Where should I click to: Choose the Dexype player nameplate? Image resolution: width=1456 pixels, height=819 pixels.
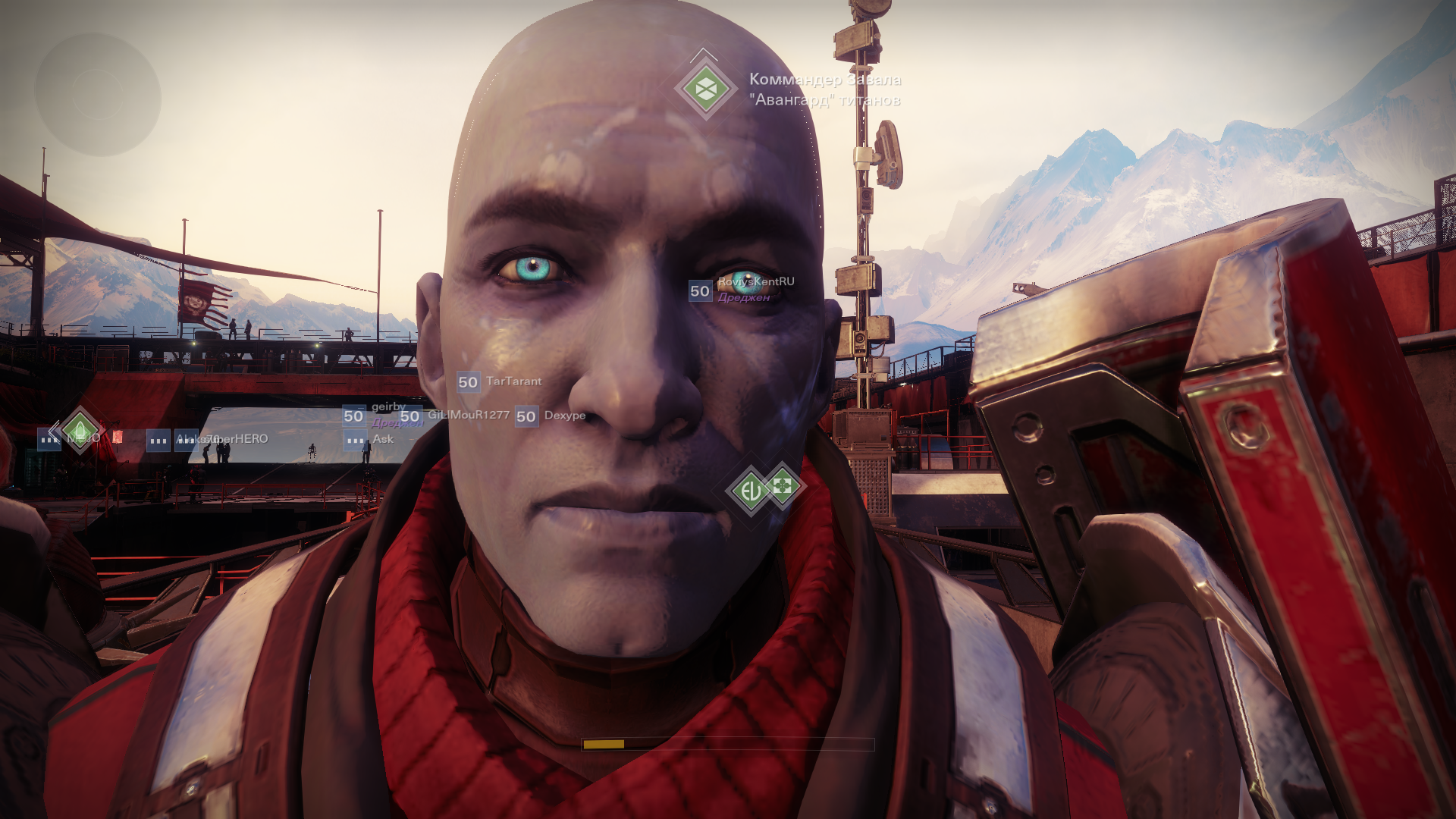[564, 416]
